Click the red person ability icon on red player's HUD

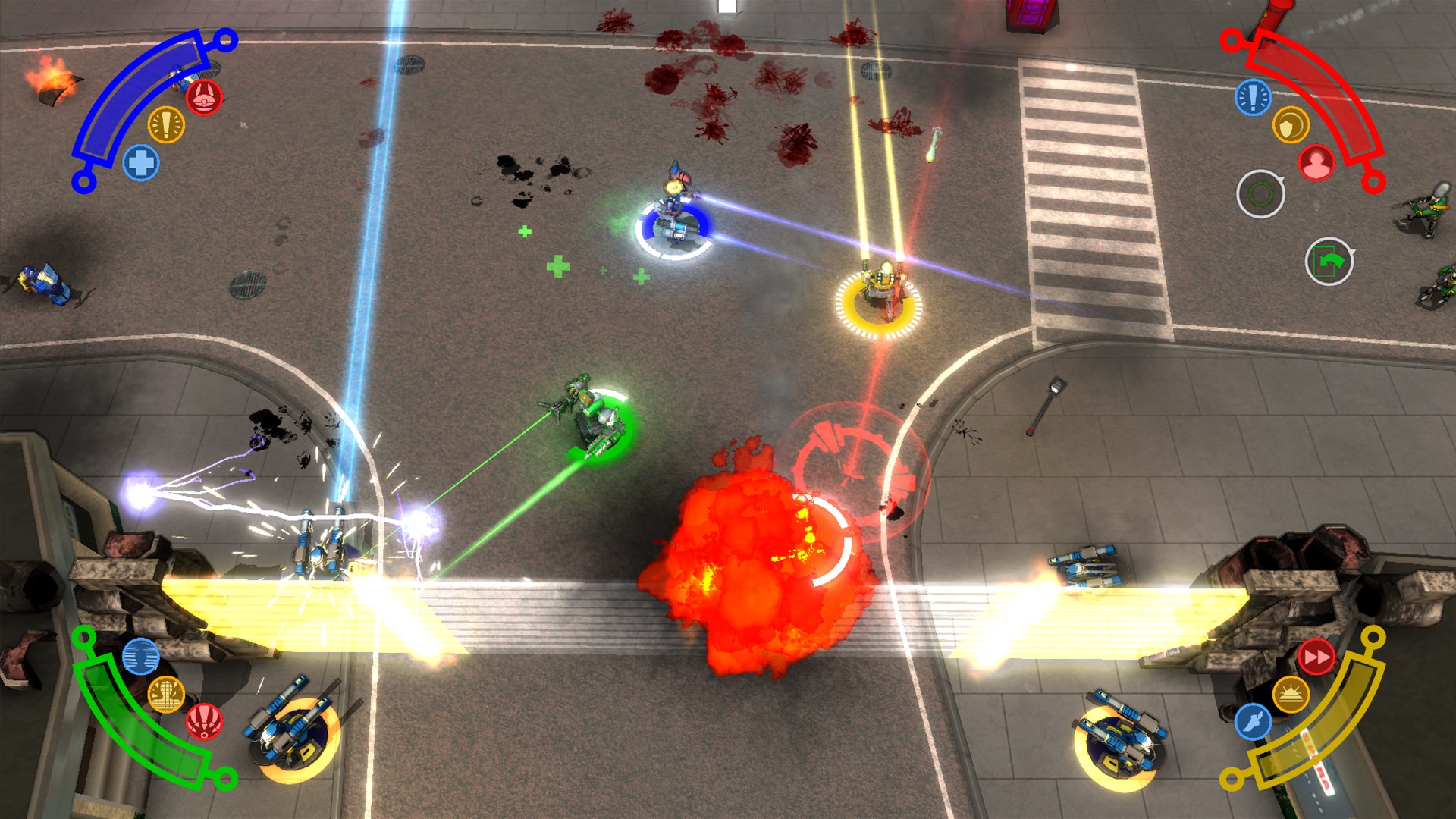[x=1318, y=162]
